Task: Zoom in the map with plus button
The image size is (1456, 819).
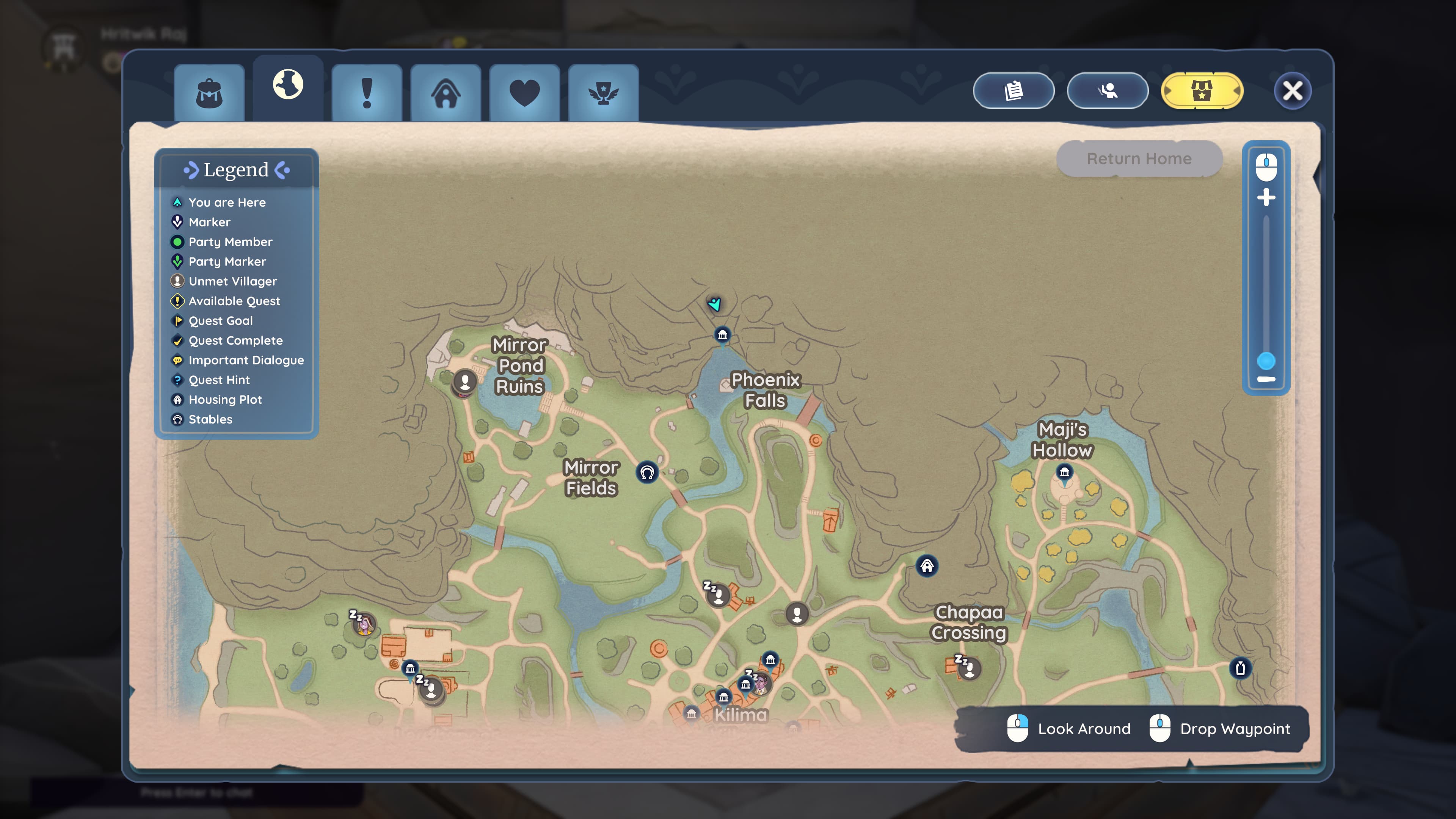Action: click(1266, 198)
